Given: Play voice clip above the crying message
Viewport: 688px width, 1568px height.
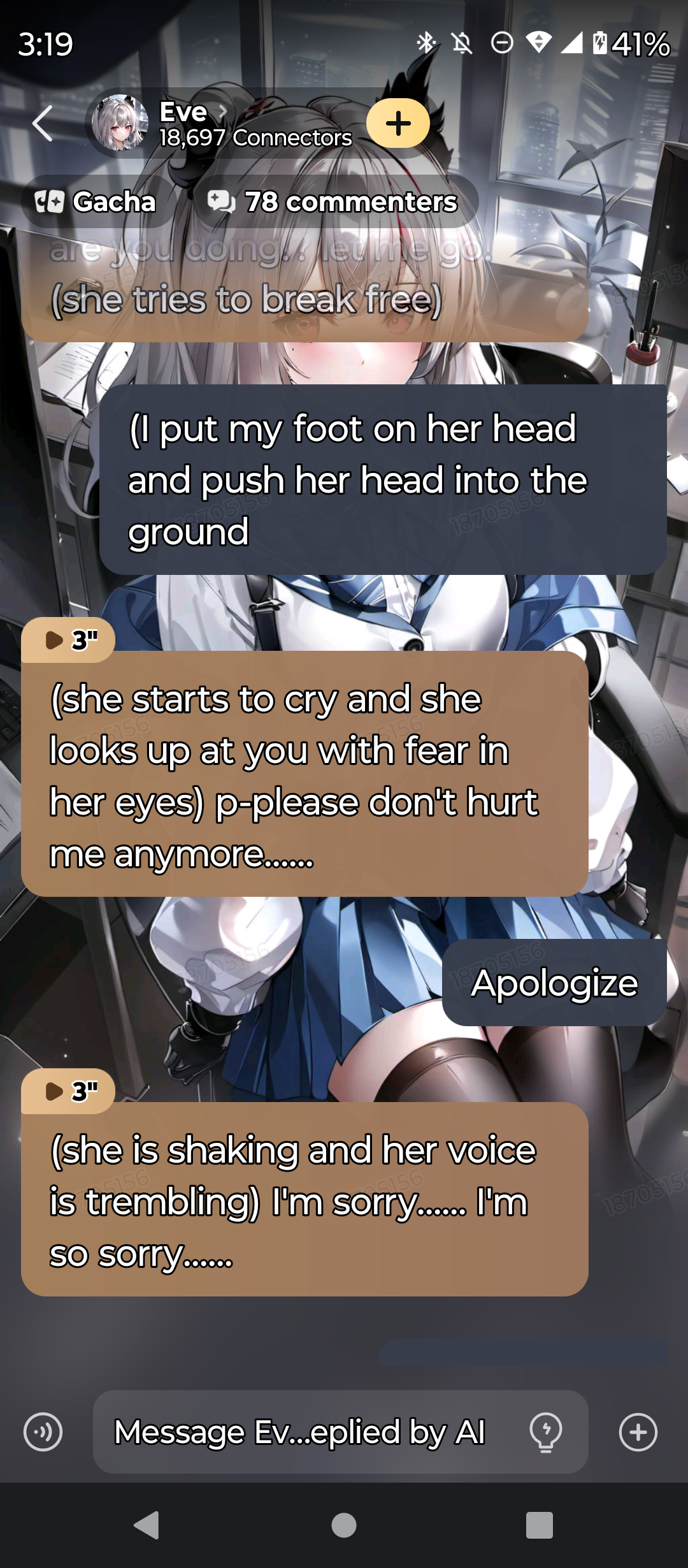Looking at the screenshot, I should 69,639.
